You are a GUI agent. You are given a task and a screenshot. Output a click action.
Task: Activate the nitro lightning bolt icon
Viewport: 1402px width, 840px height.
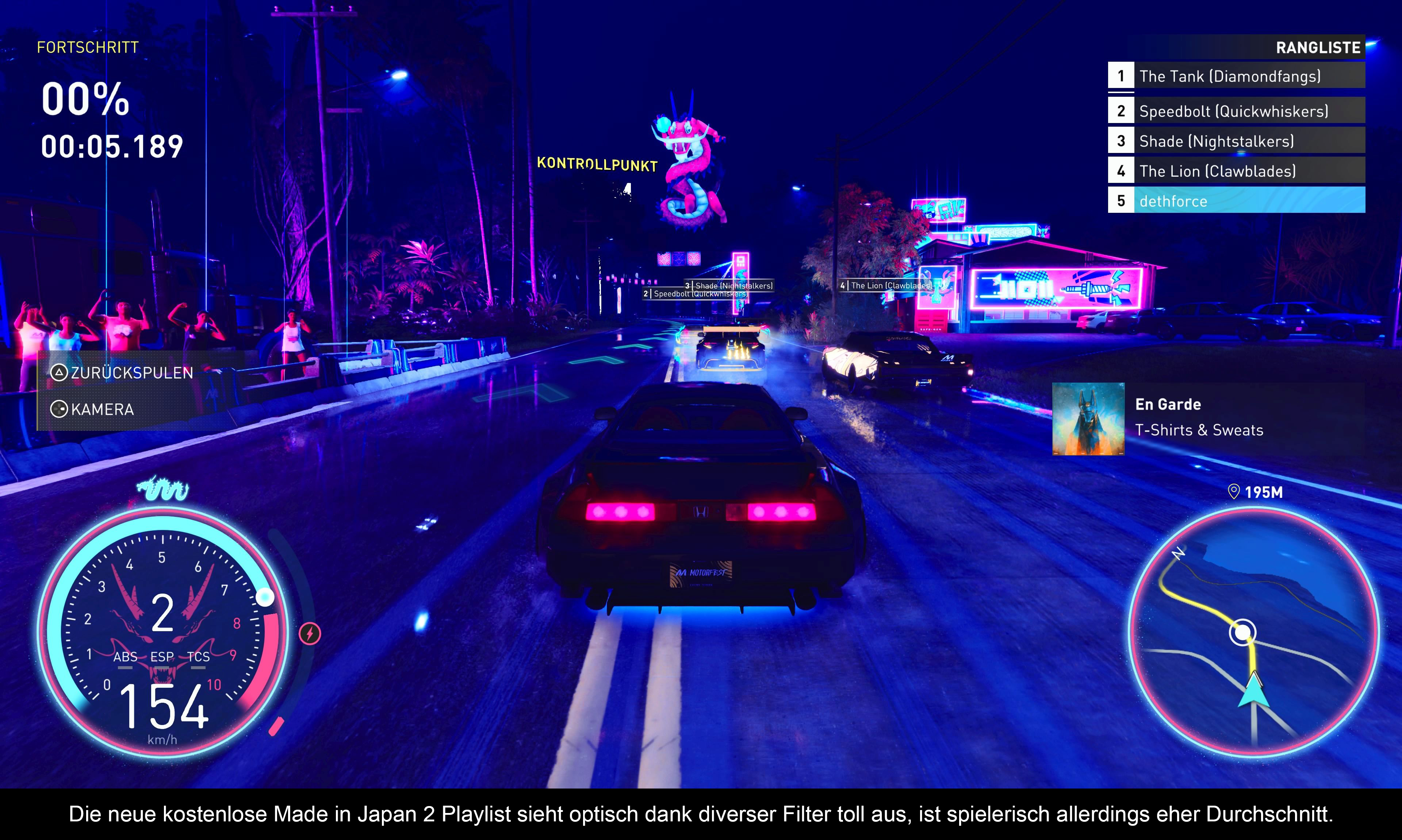pos(310,633)
